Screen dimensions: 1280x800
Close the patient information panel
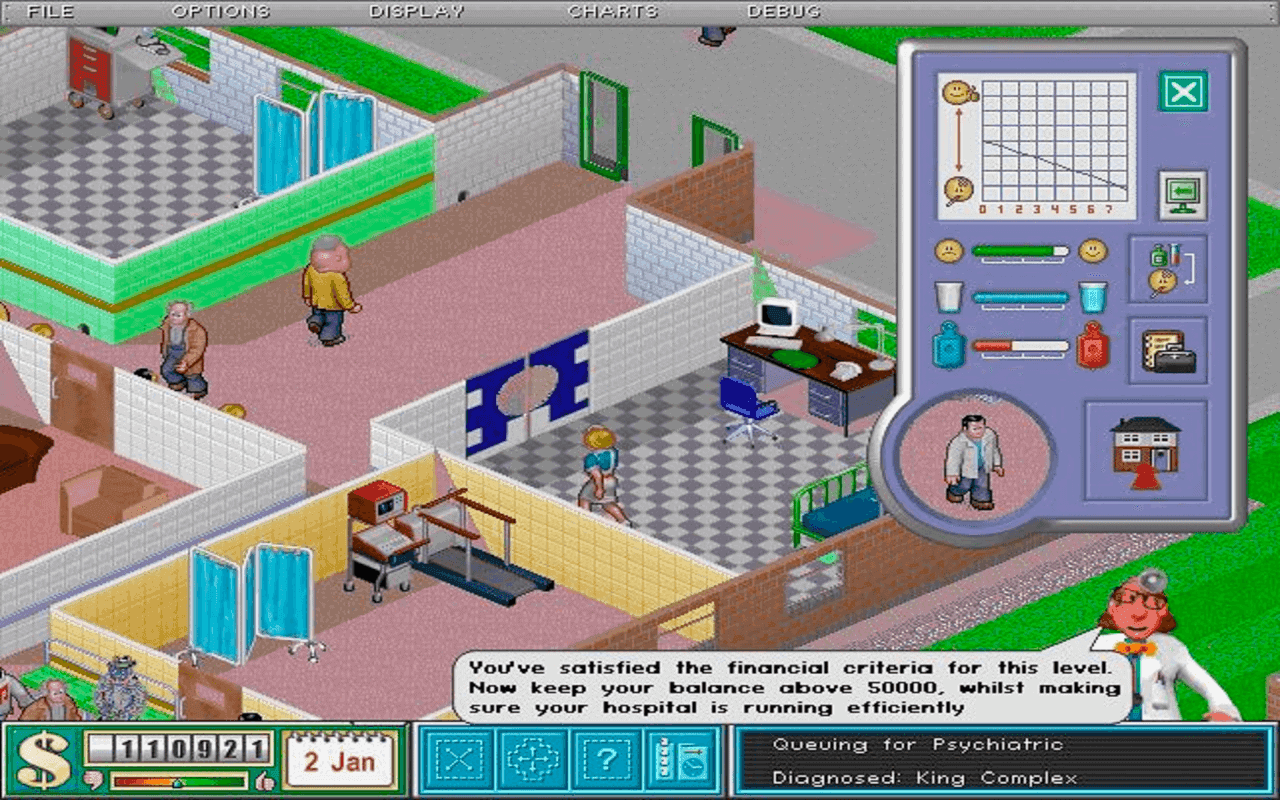pyautogui.click(x=1185, y=91)
